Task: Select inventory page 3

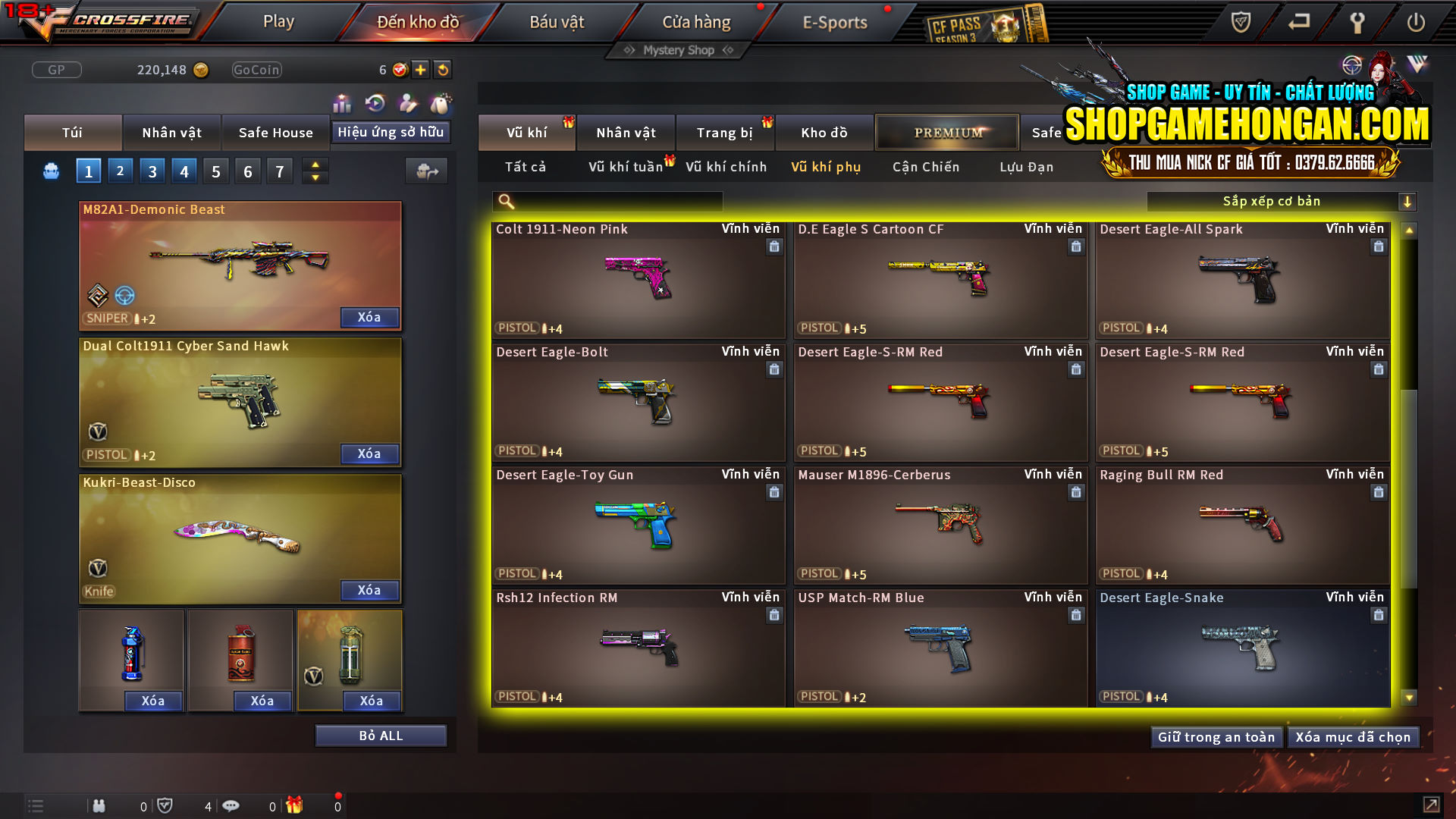Action: point(152,170)
